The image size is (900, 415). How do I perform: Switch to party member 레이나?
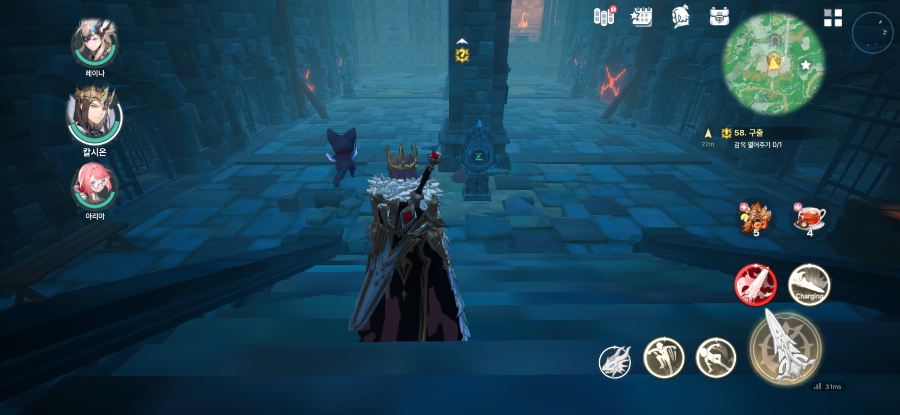tap(94, 44)
